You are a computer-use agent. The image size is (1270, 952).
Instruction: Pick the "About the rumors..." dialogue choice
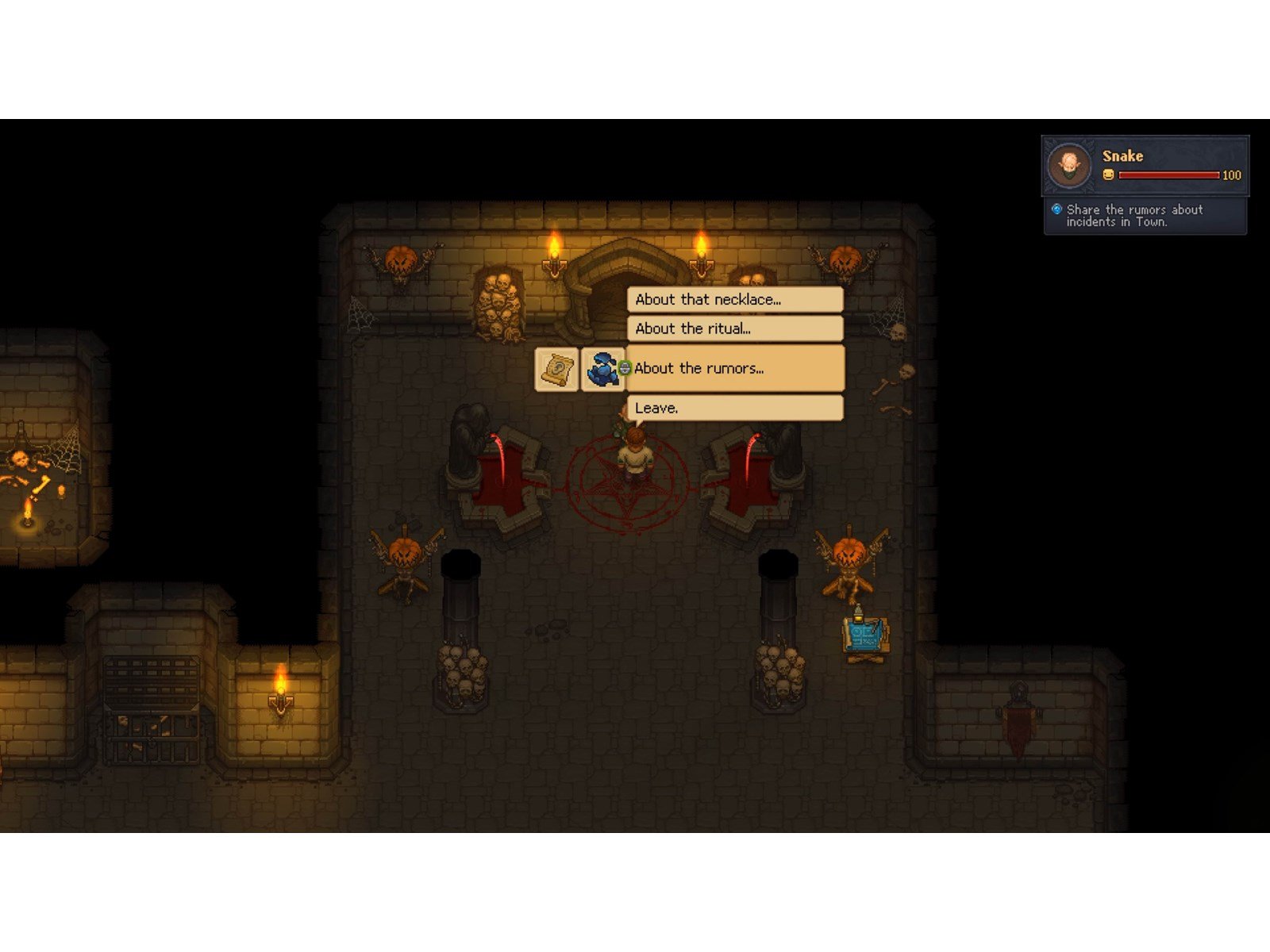[735, 368]
